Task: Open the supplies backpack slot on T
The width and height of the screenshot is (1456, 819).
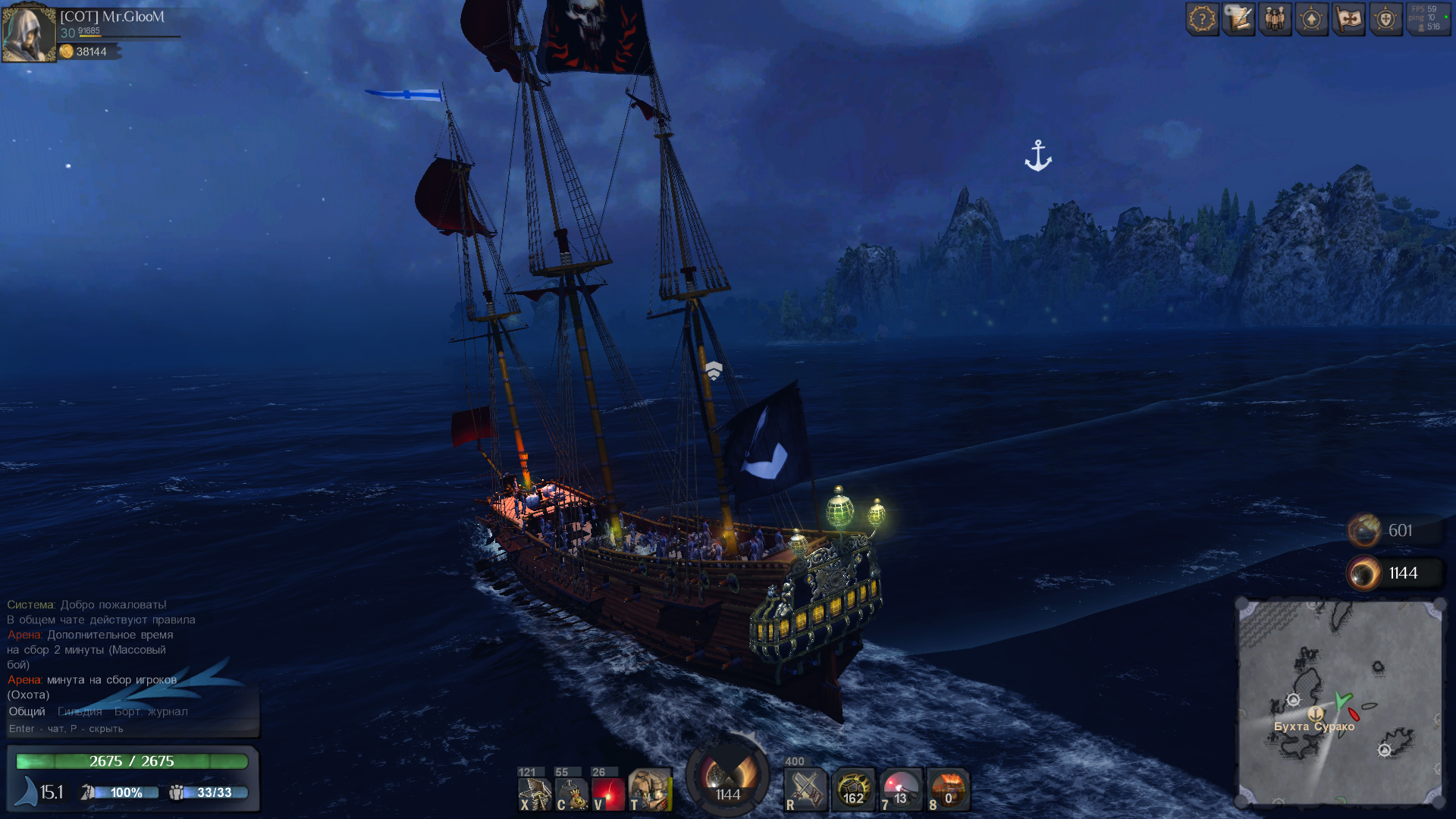Action: 650,790
